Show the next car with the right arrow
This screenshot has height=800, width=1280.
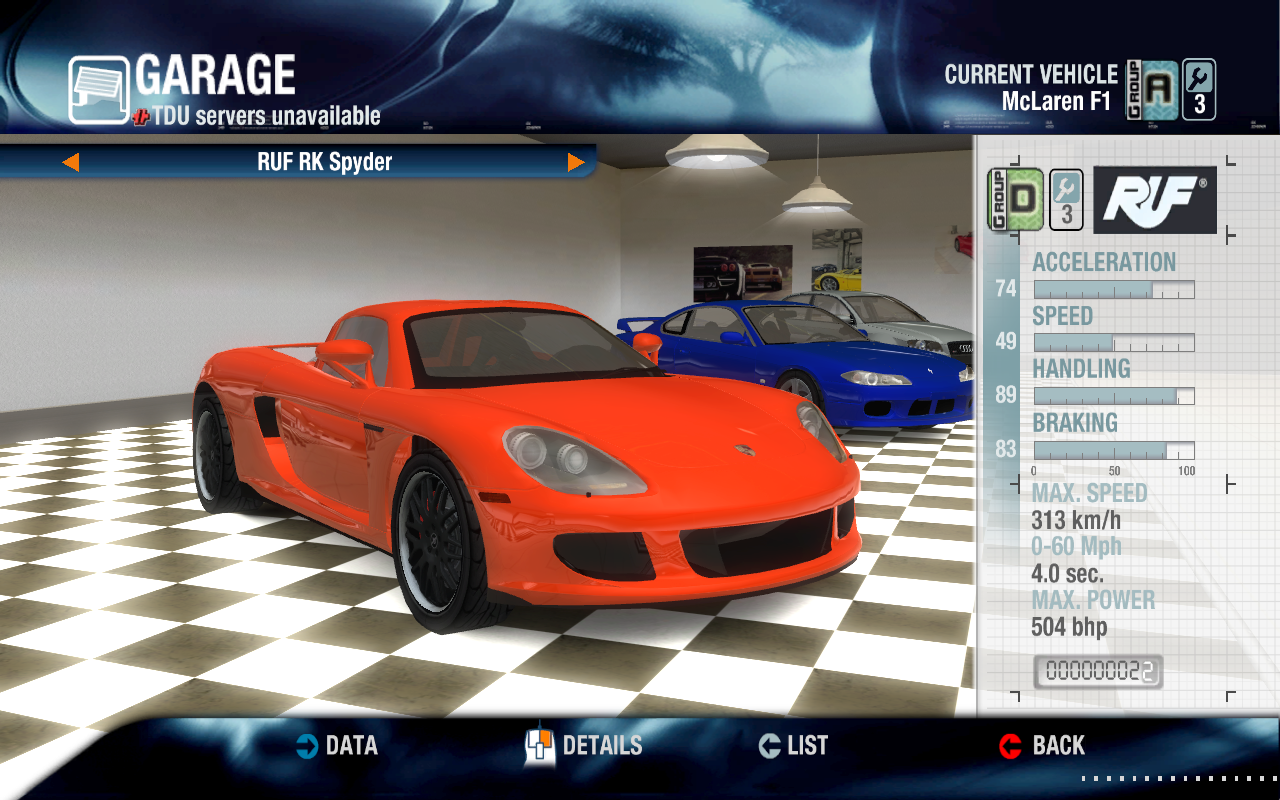point(576,162)
